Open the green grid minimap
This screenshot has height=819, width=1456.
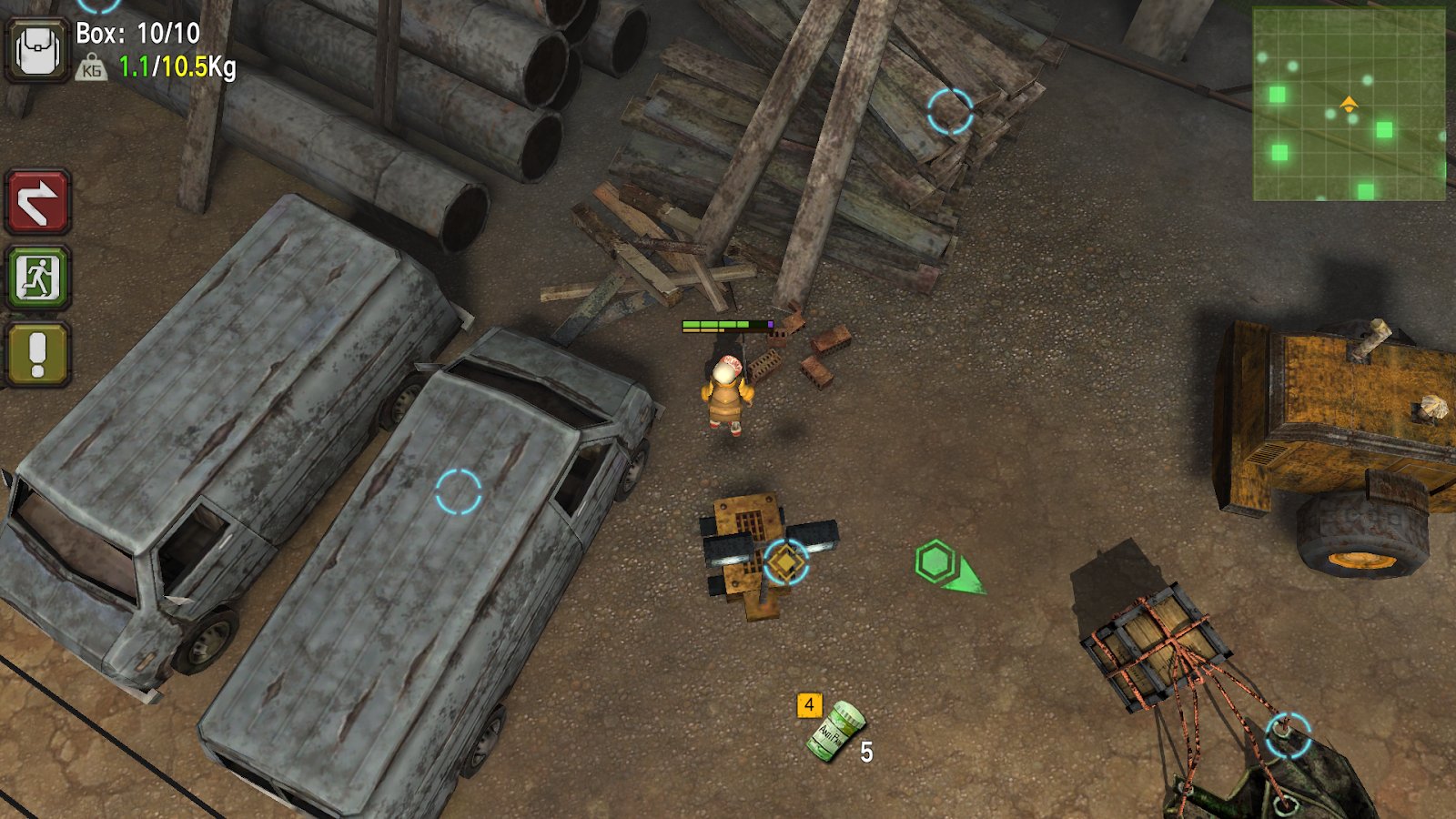click(1349, 104)
